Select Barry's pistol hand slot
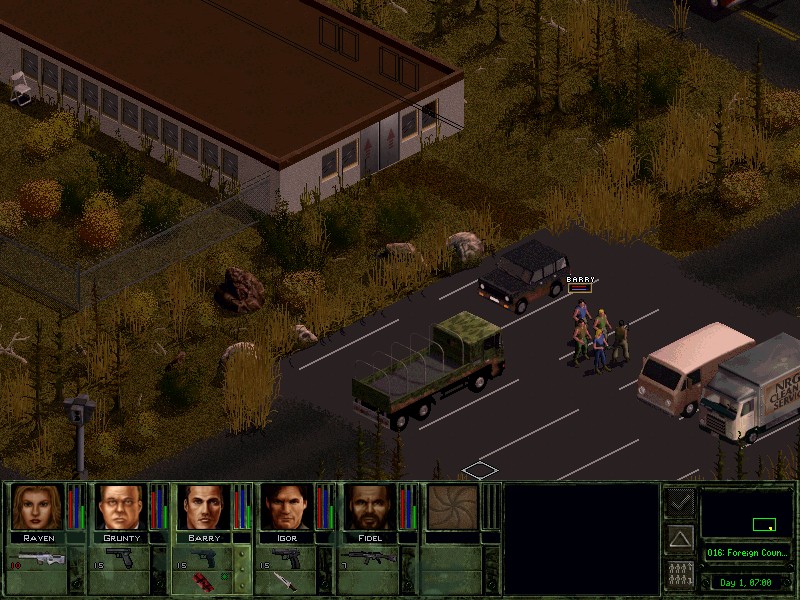Screen dimensions: 800x600 point(205,558)
